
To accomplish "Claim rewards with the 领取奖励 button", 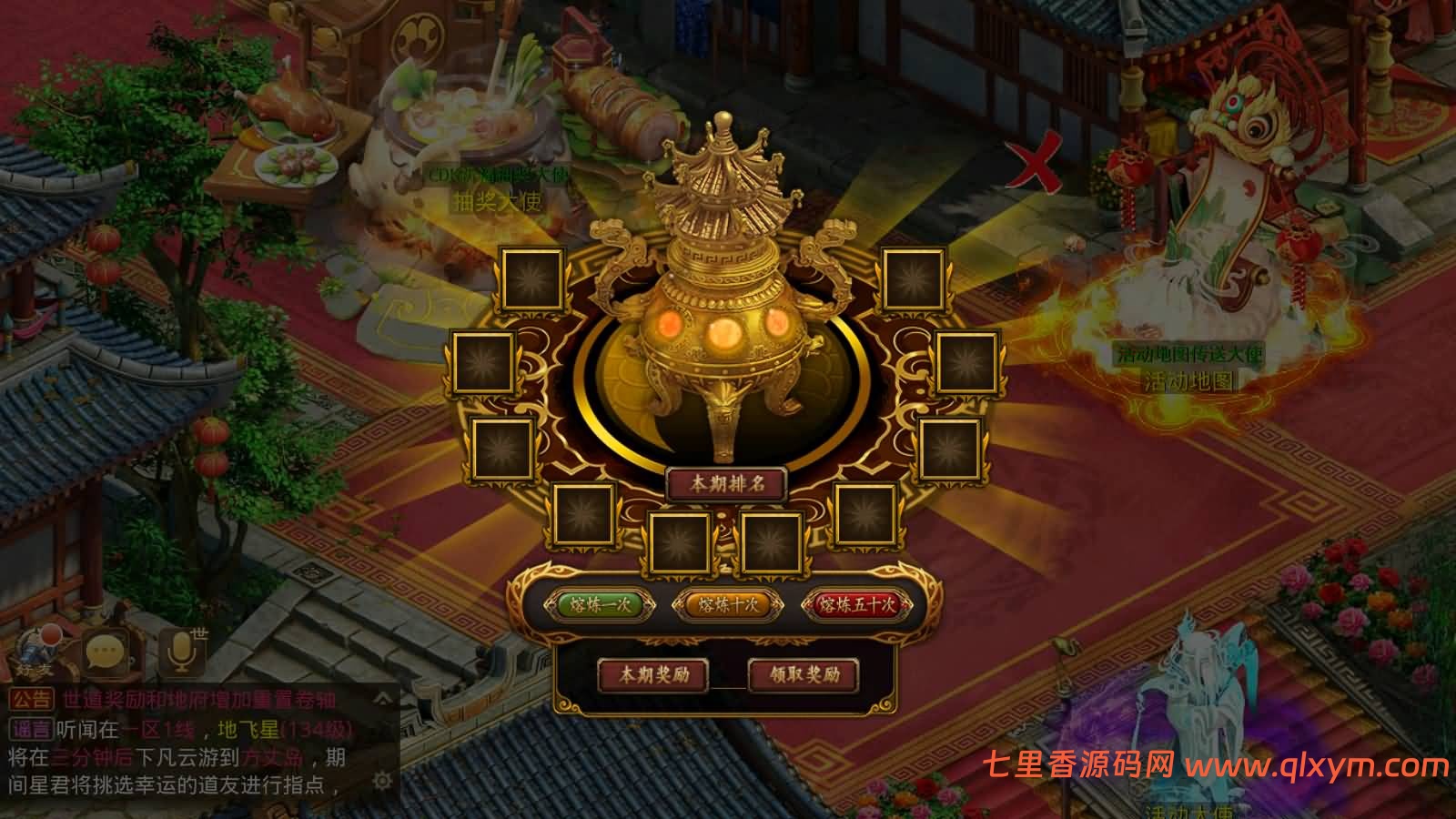I will pos(804,677).
